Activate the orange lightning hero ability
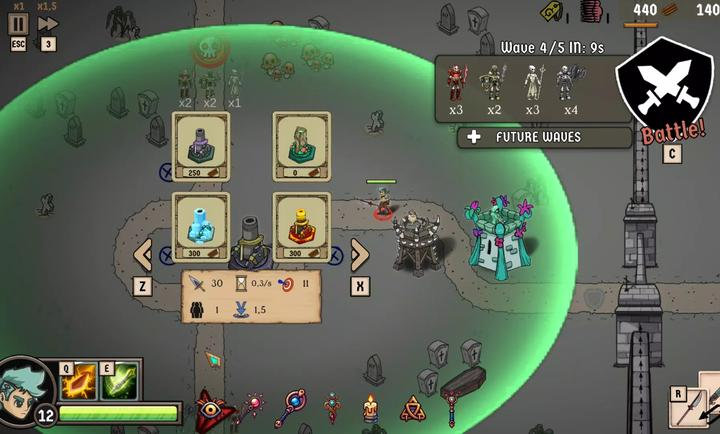The height and width of the screenshot is (434, 720). [79, 381]
